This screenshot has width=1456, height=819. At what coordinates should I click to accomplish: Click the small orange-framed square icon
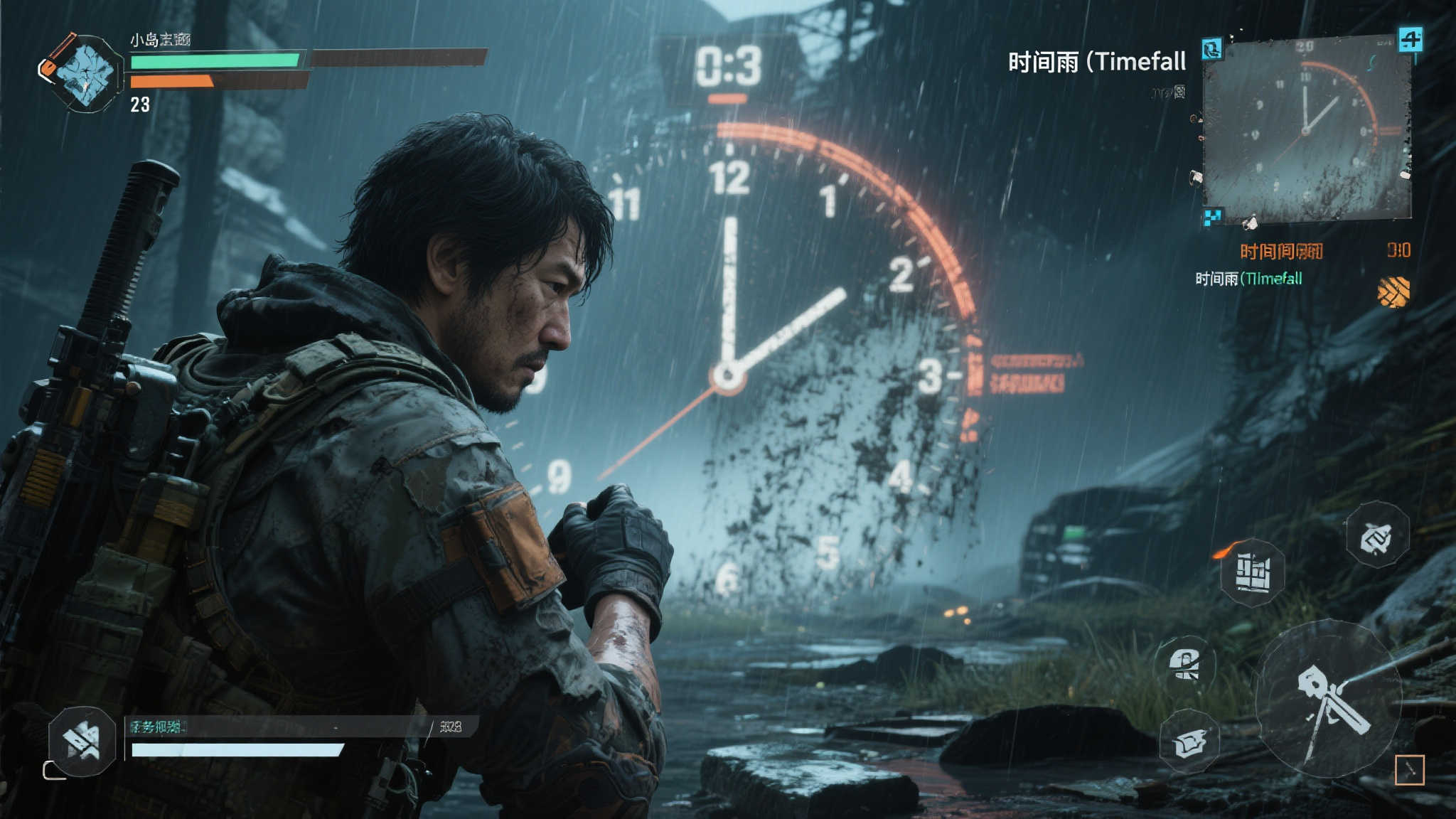[x=1409, y=770]
